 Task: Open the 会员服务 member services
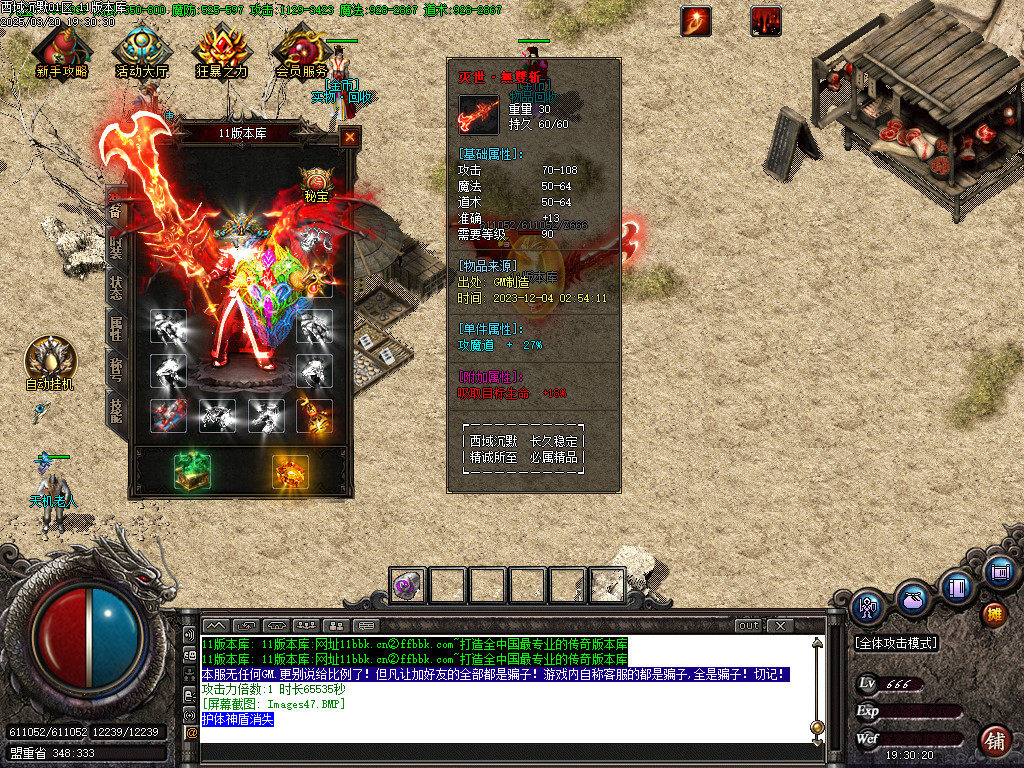coord(301,48)
